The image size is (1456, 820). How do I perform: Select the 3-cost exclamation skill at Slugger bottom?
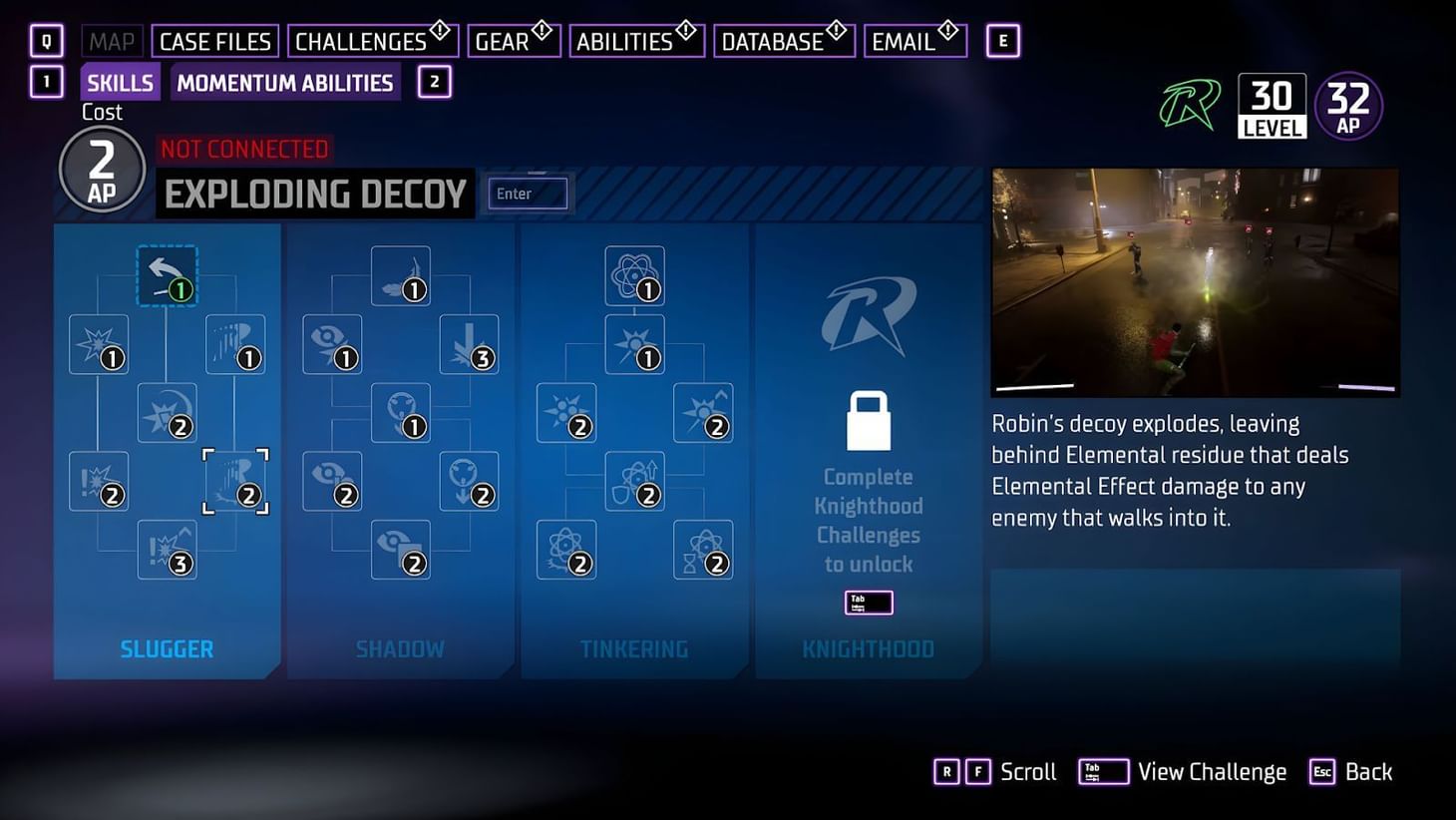(168, 550)
